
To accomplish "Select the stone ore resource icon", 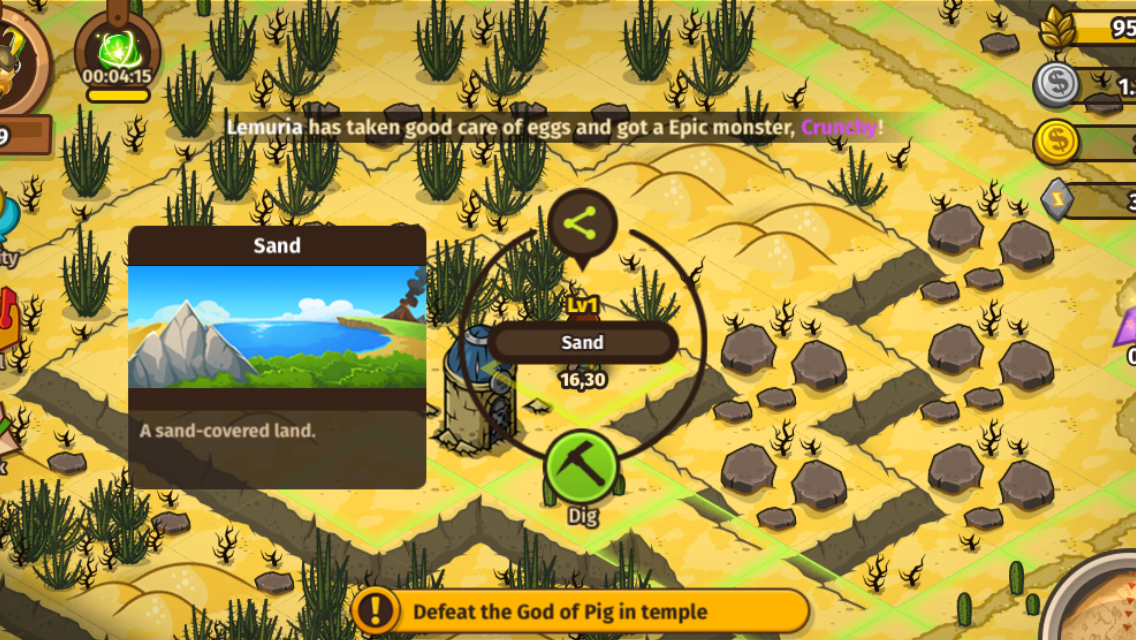I will (1059, 198).
